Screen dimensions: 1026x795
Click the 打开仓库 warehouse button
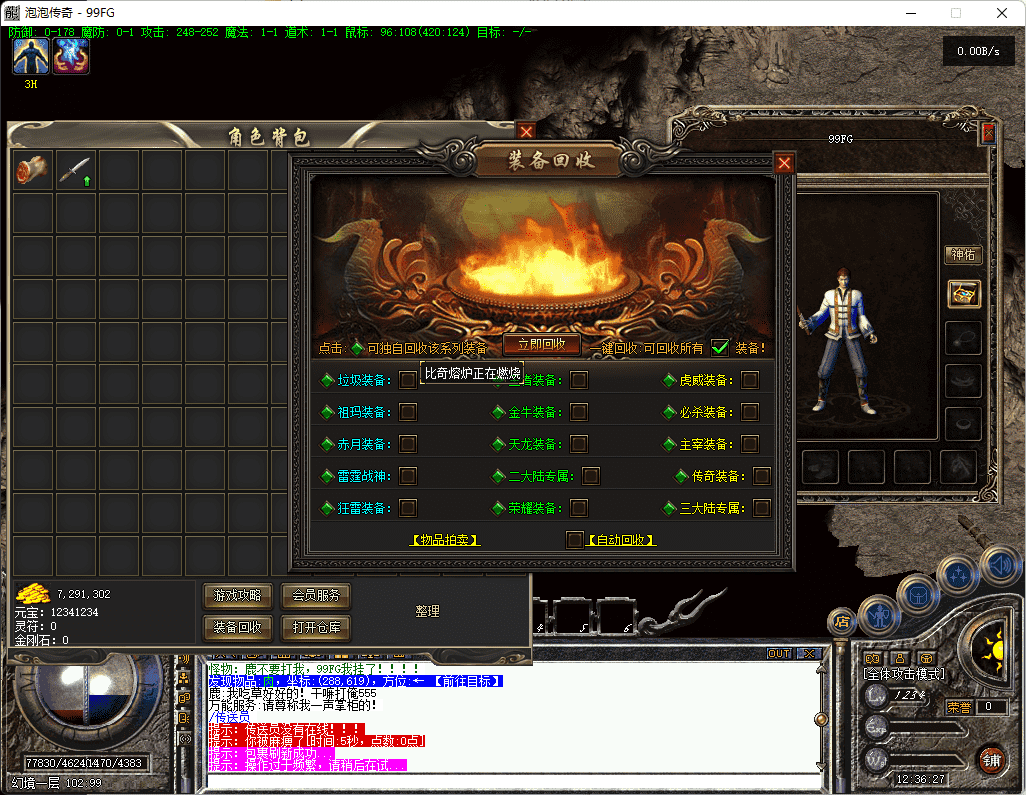(316, 628)
